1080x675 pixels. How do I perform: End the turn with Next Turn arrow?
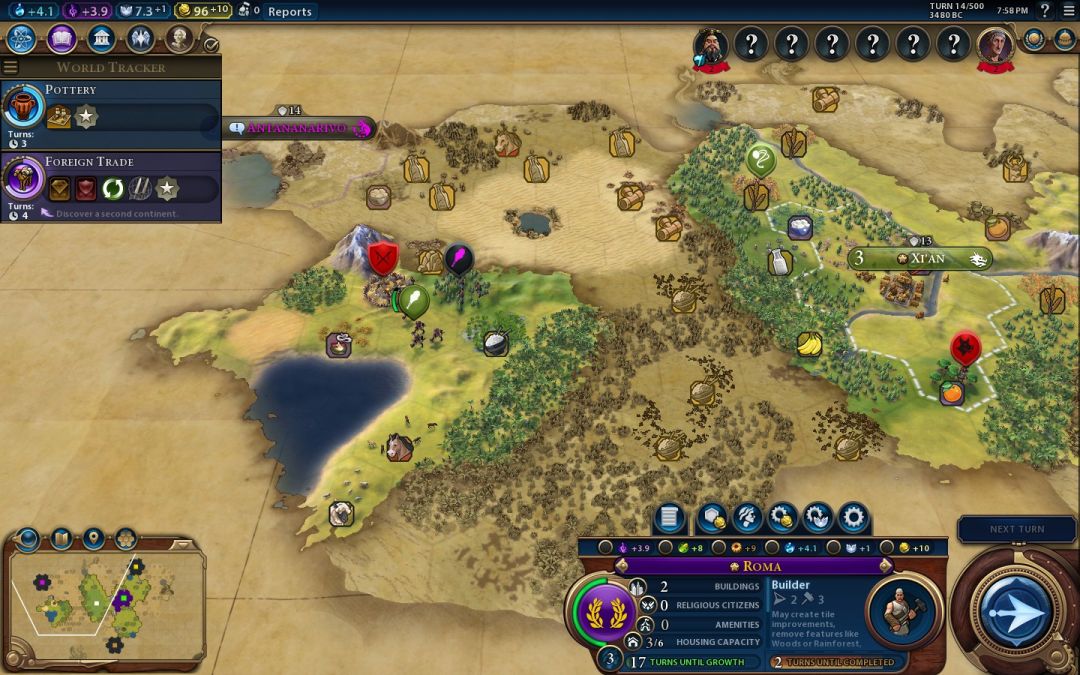[1014, 609]
